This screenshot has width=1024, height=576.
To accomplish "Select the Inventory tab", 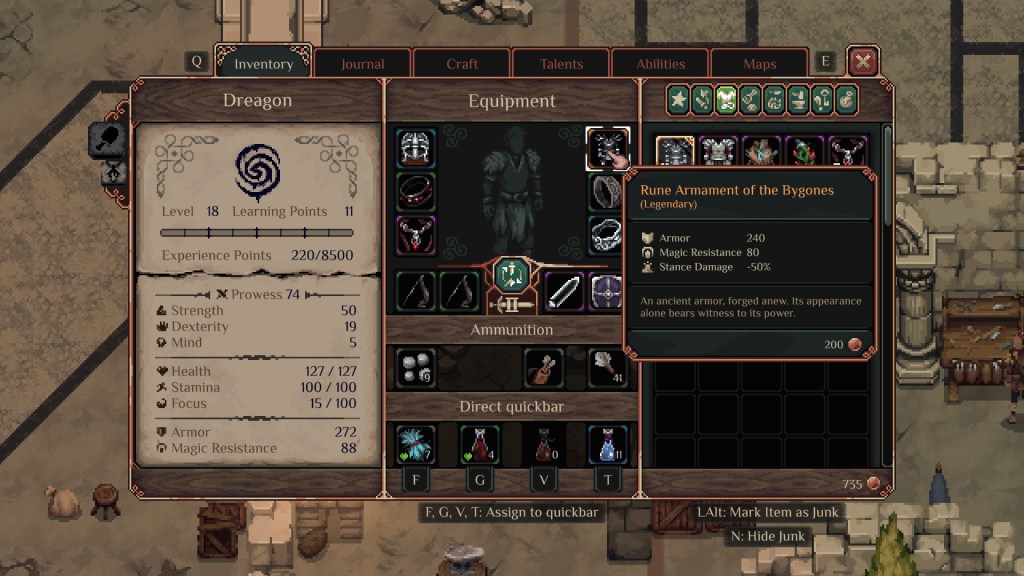I will pyautogui.click(x=263, y=64).
